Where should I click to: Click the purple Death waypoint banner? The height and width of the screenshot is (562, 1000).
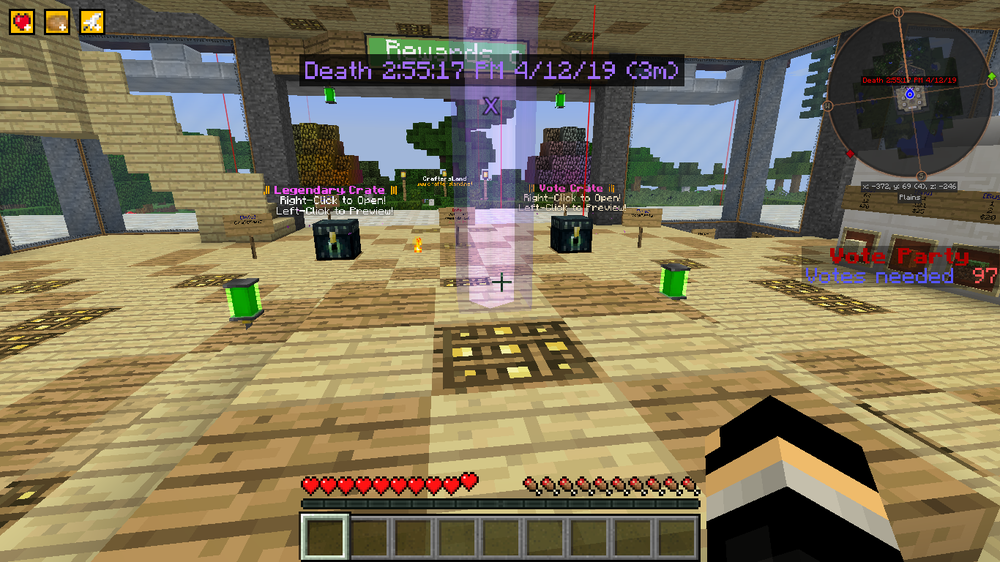pos(491,70)
